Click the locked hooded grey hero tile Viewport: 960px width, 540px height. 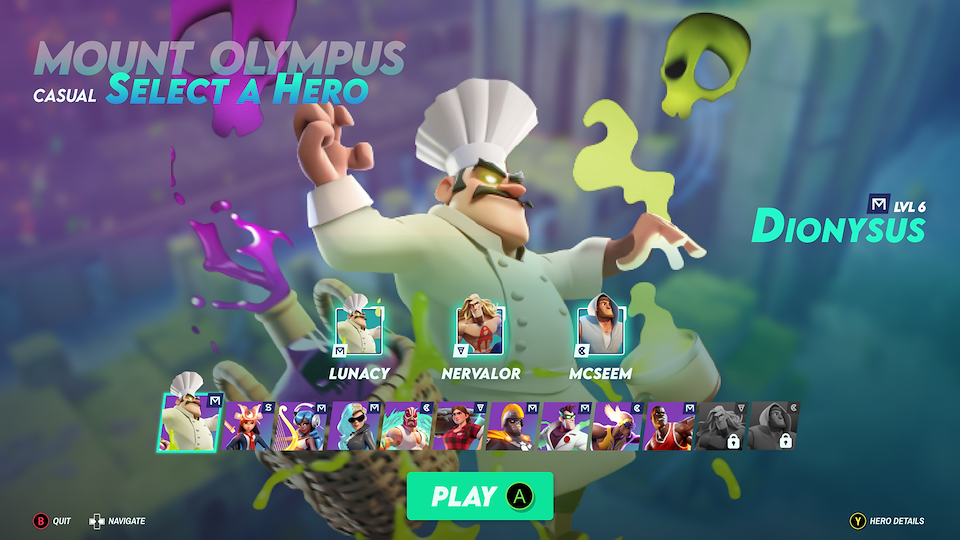774,427
